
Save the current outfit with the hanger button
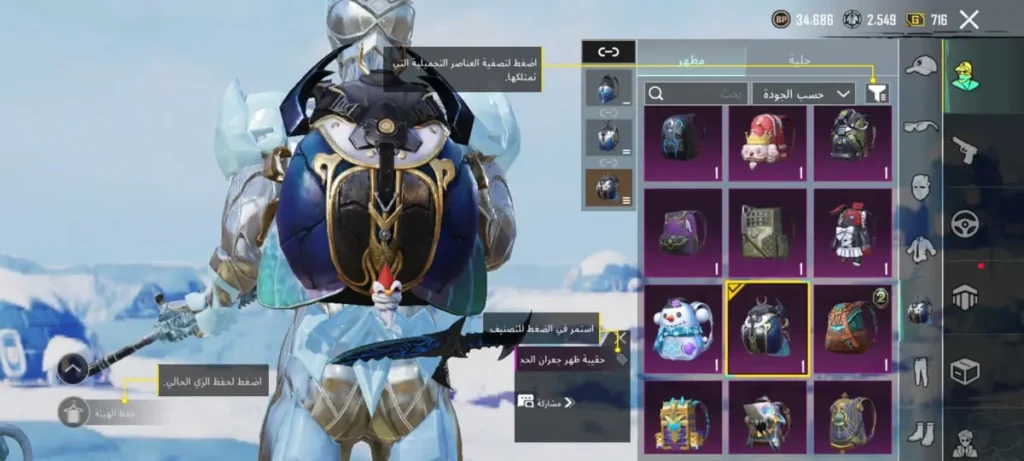point(73,412)
